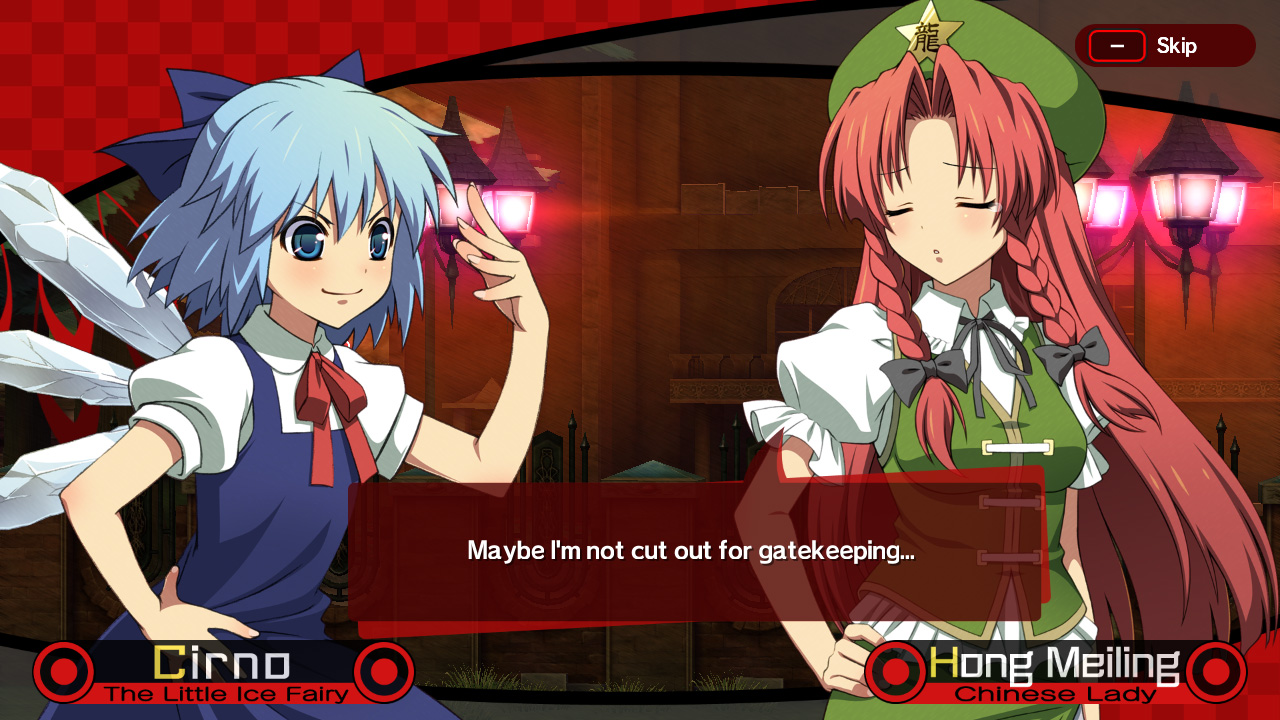
Task: Select the red bullseye icon left of Cirno
Action: 63,672
